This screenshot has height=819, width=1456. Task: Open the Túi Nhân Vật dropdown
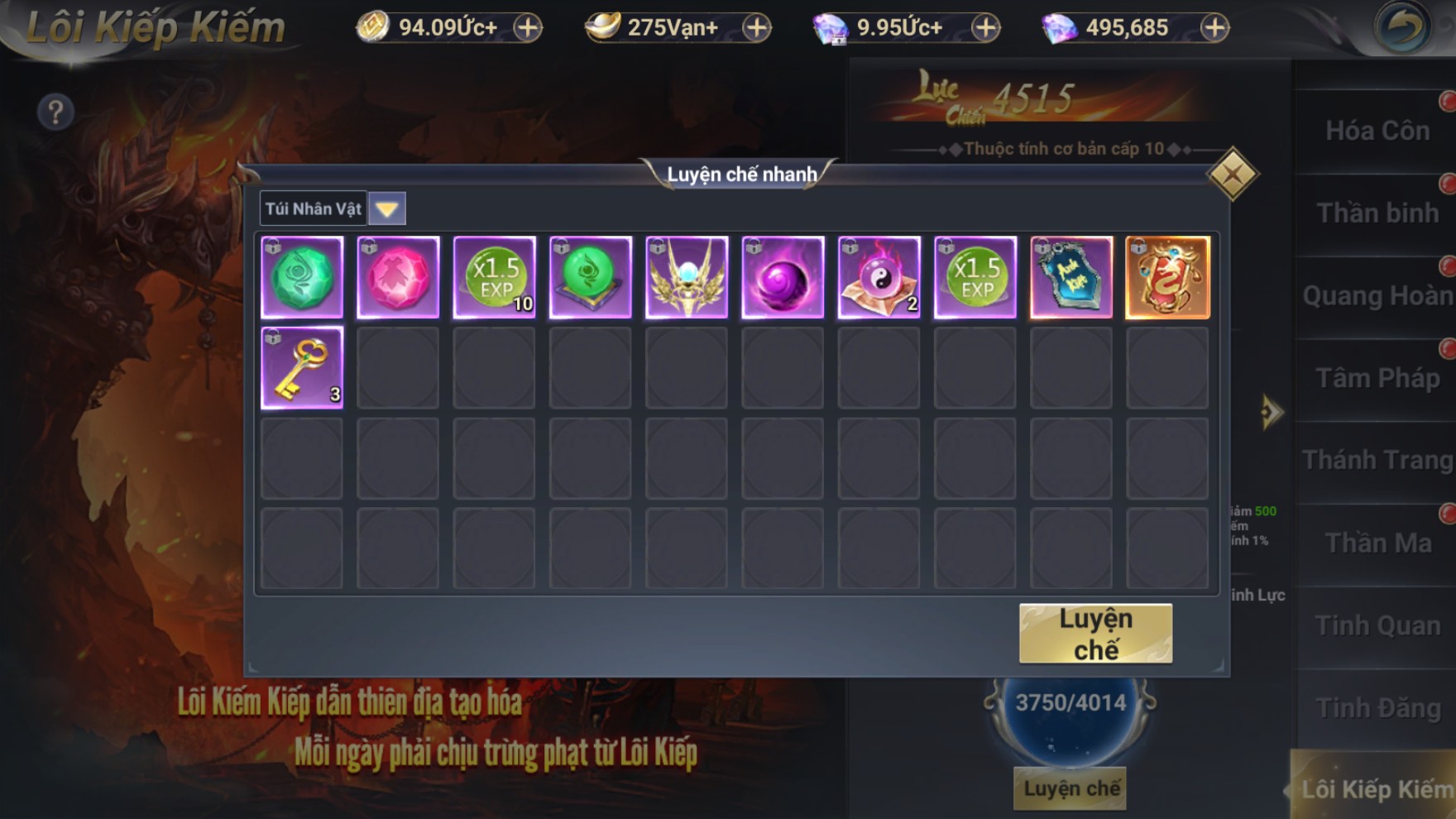386,208
